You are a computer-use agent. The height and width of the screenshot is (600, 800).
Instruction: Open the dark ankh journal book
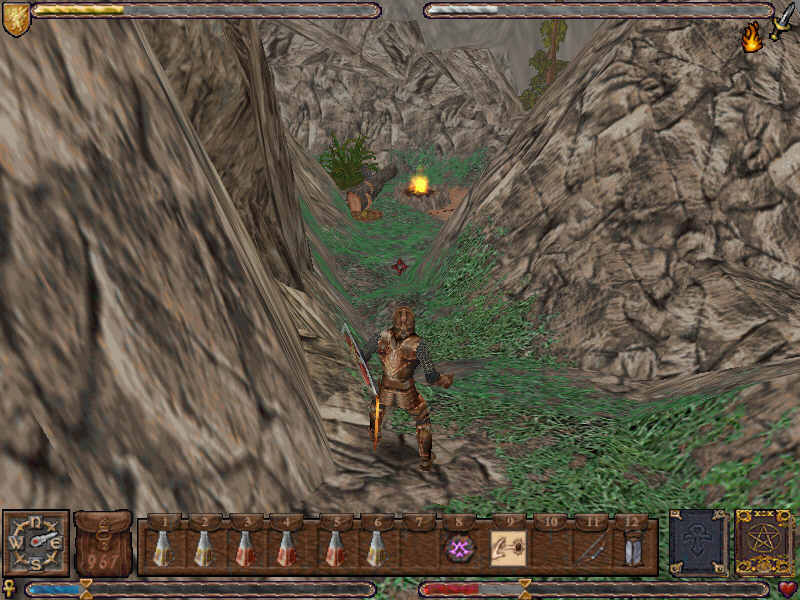[698, 543]
